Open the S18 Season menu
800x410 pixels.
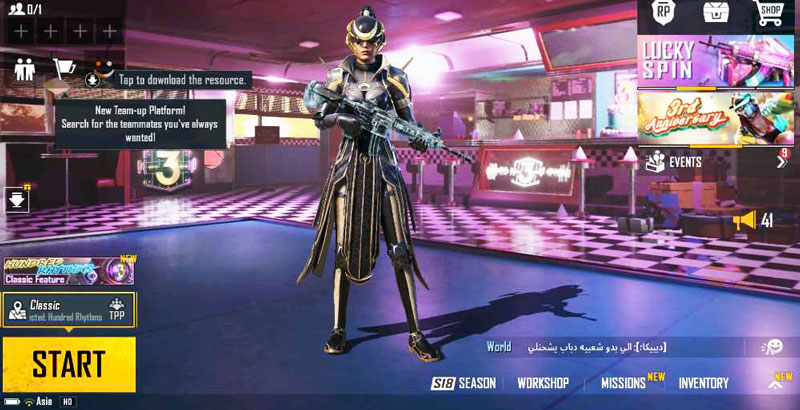464,383
